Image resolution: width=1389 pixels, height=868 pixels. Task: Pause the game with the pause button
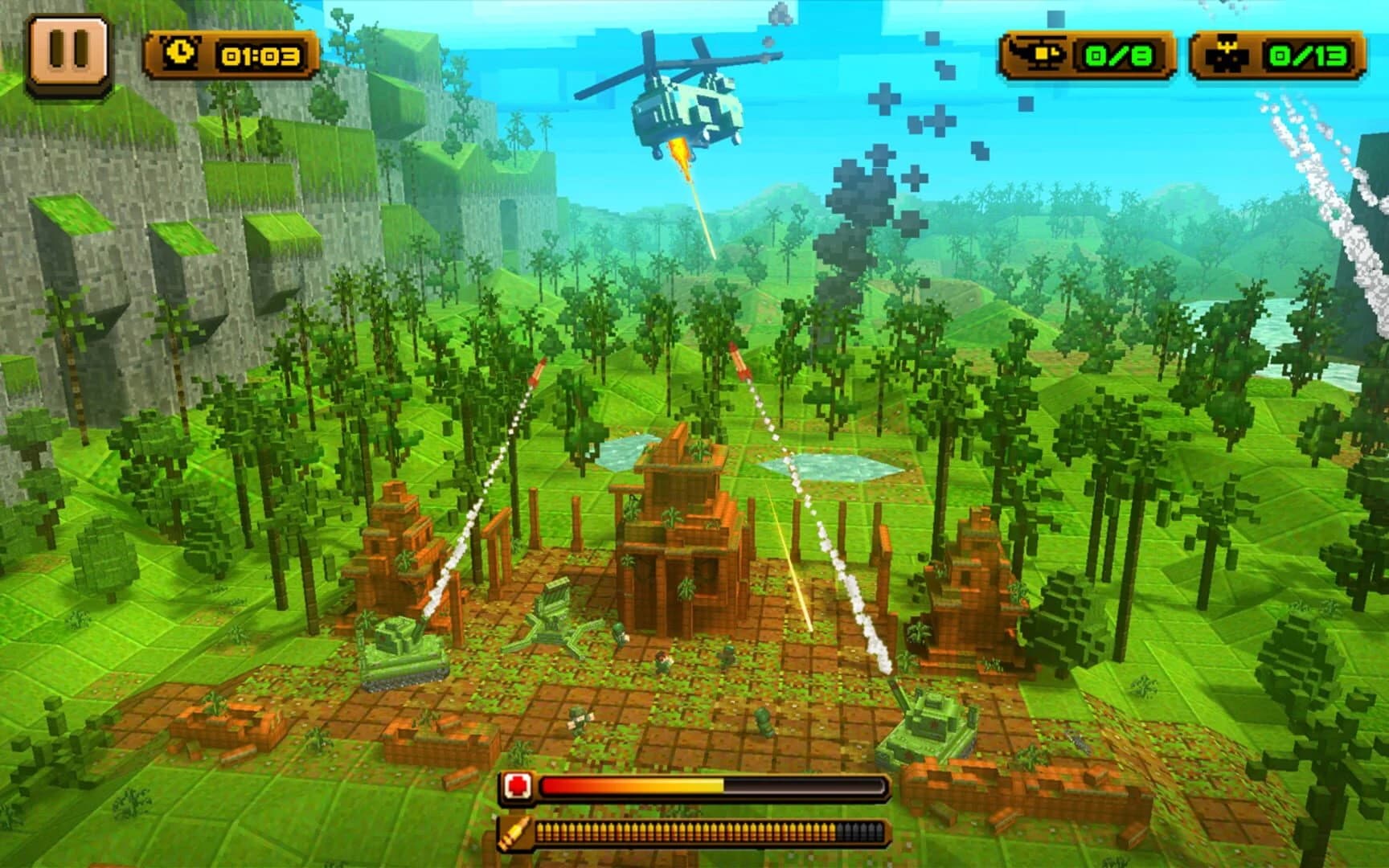click(68, 50)
